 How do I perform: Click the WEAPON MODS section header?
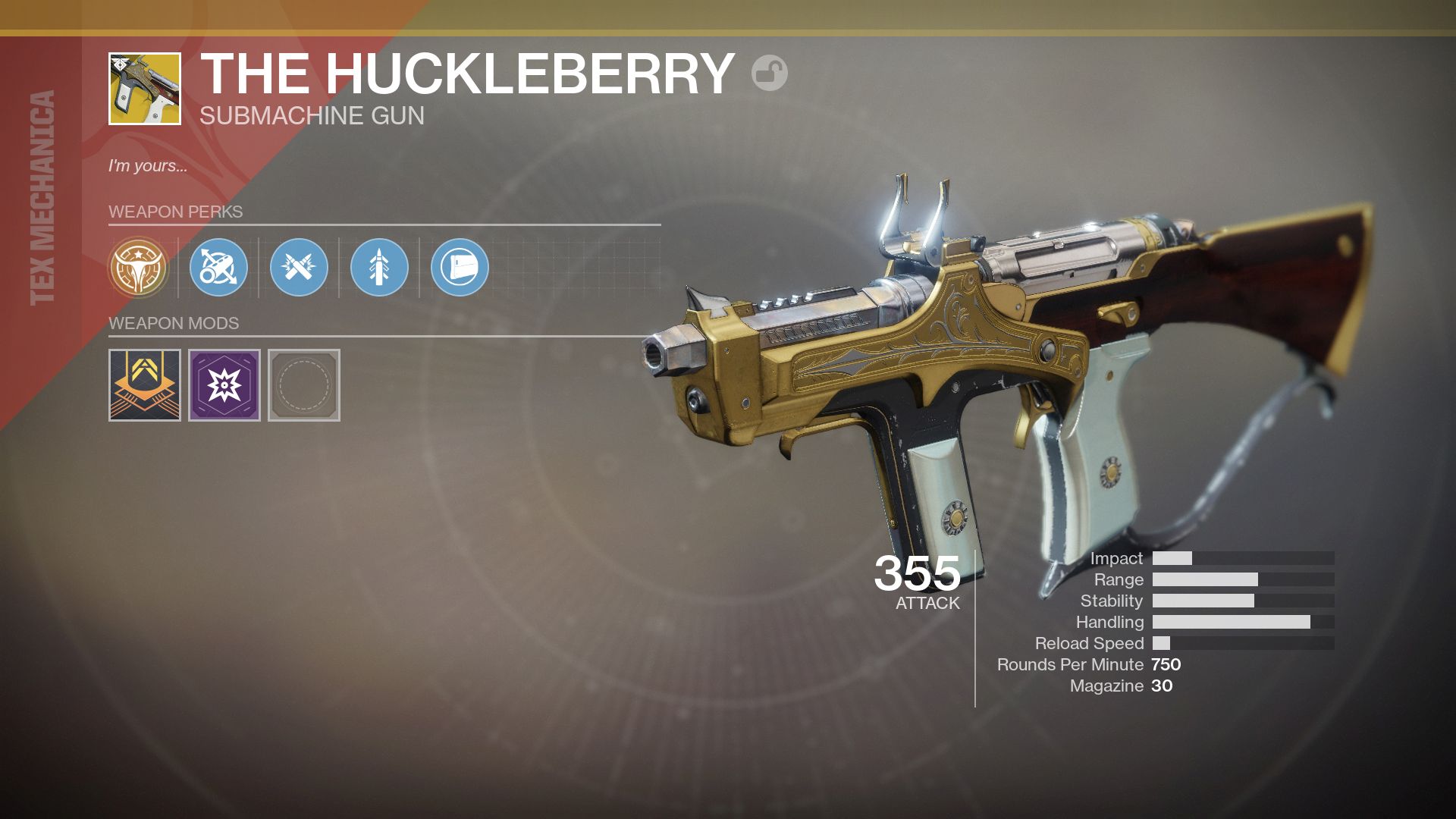[174, 324]
